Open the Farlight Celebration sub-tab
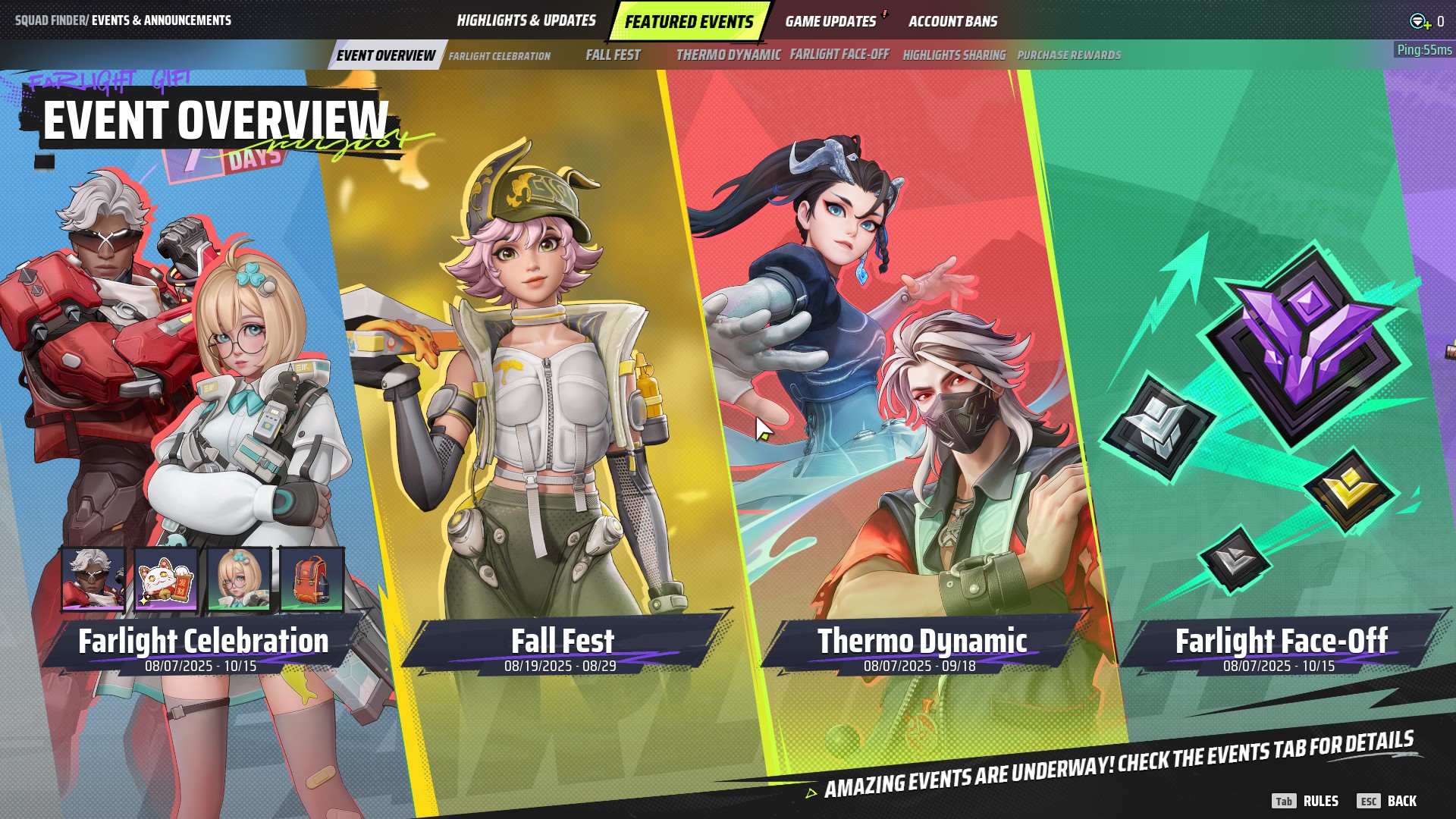1456x819 pixels. (x=499, y=55)
